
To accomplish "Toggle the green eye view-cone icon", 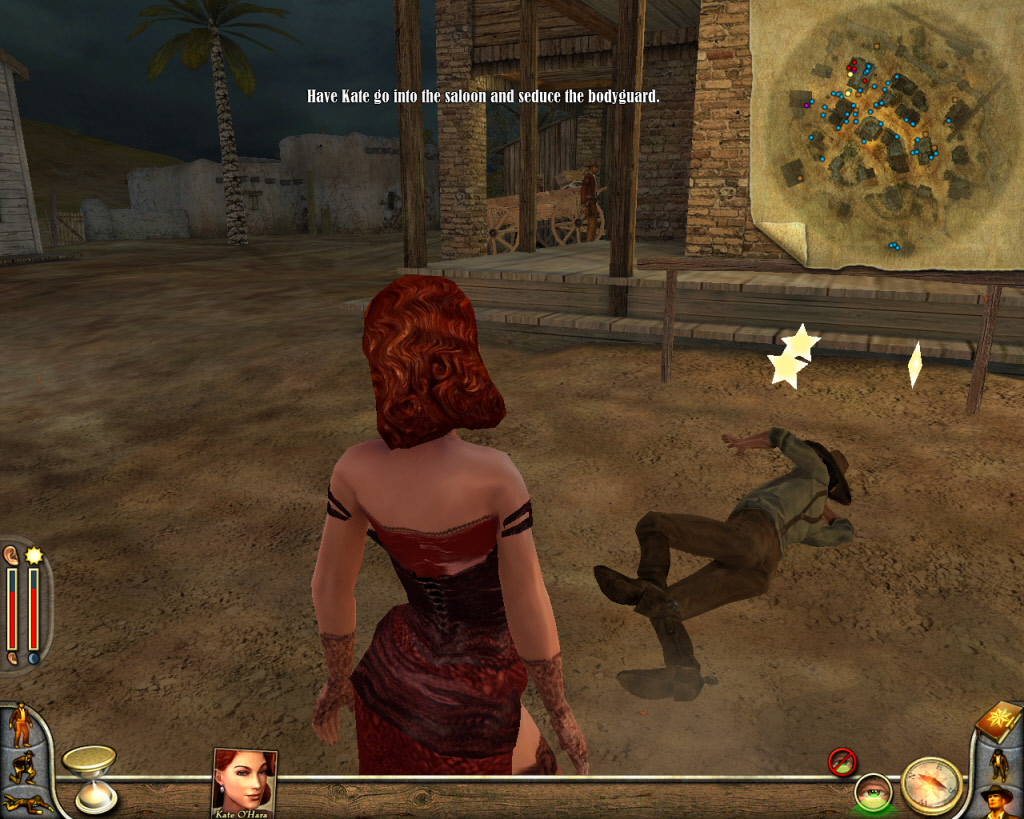I will (x=873, y=792).
